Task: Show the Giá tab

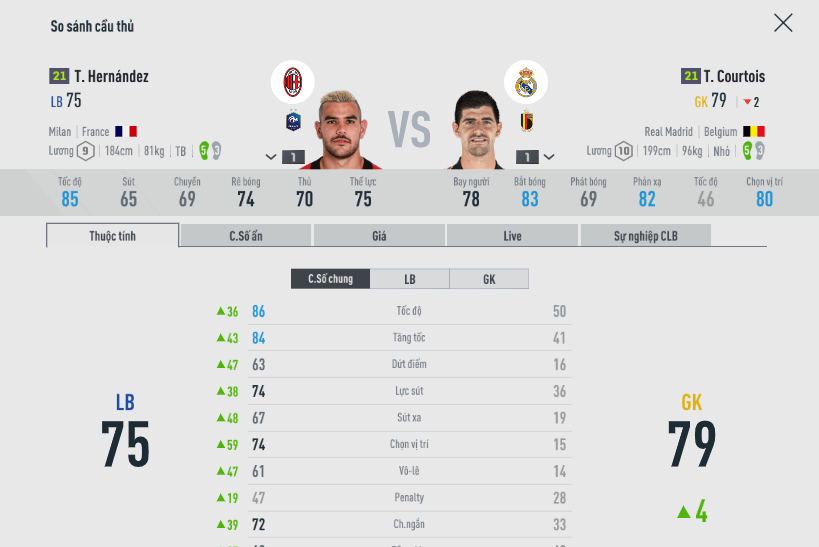Action: click(x=379, y=236)
